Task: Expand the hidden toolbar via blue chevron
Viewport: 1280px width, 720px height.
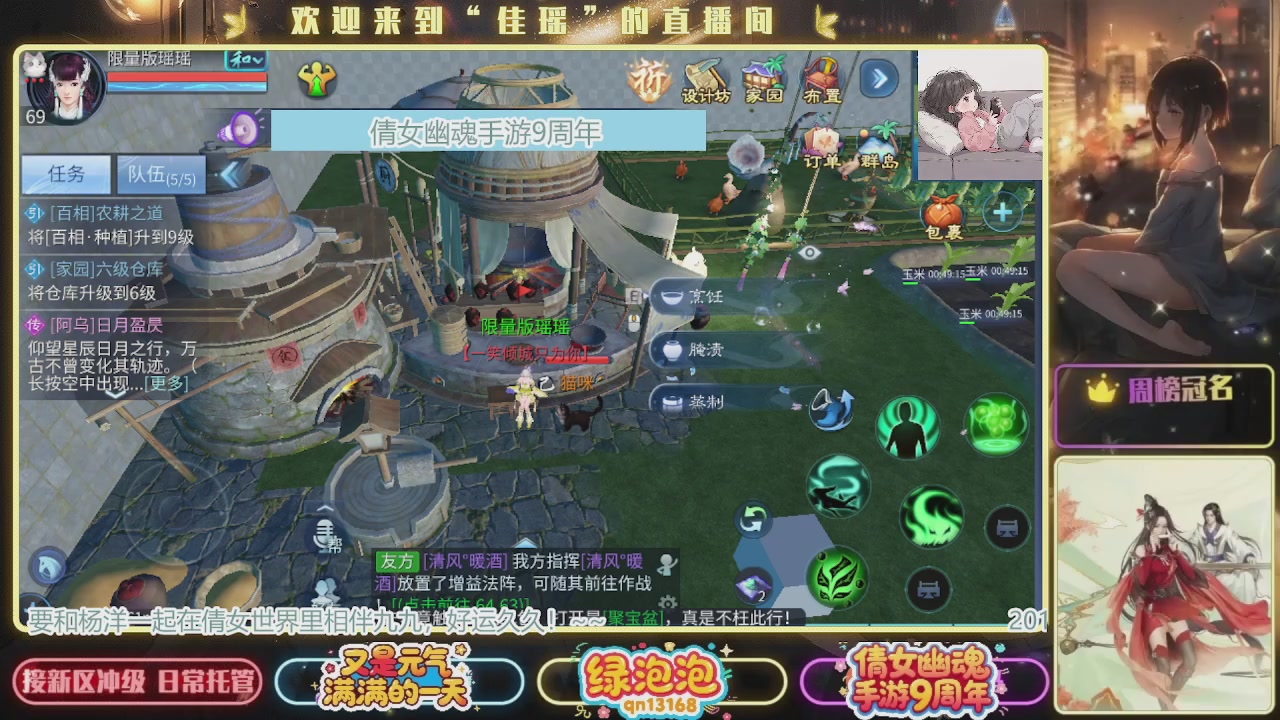Action: pyautogui.click(x=878, y=78)
